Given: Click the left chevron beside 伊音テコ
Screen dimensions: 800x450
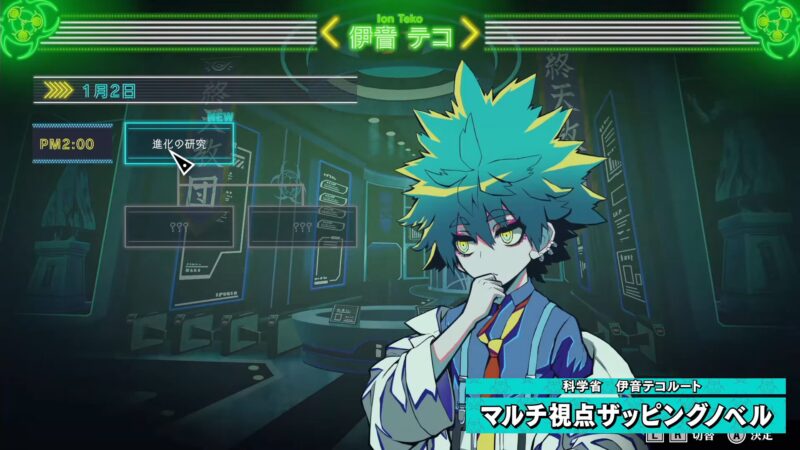Looking at the screenshot, I should [x=330, y=34].
